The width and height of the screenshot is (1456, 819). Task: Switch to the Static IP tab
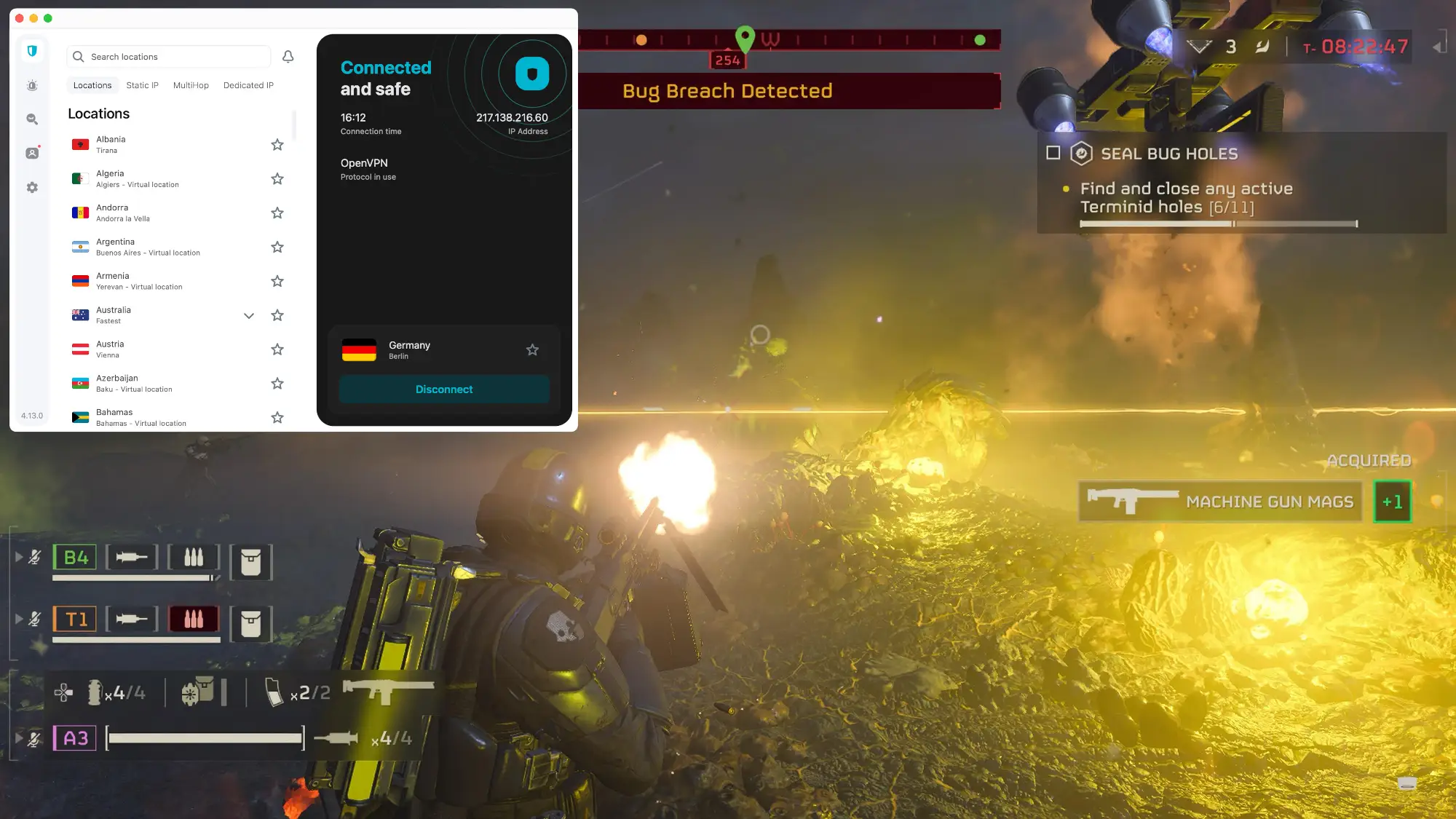[142, 85]
